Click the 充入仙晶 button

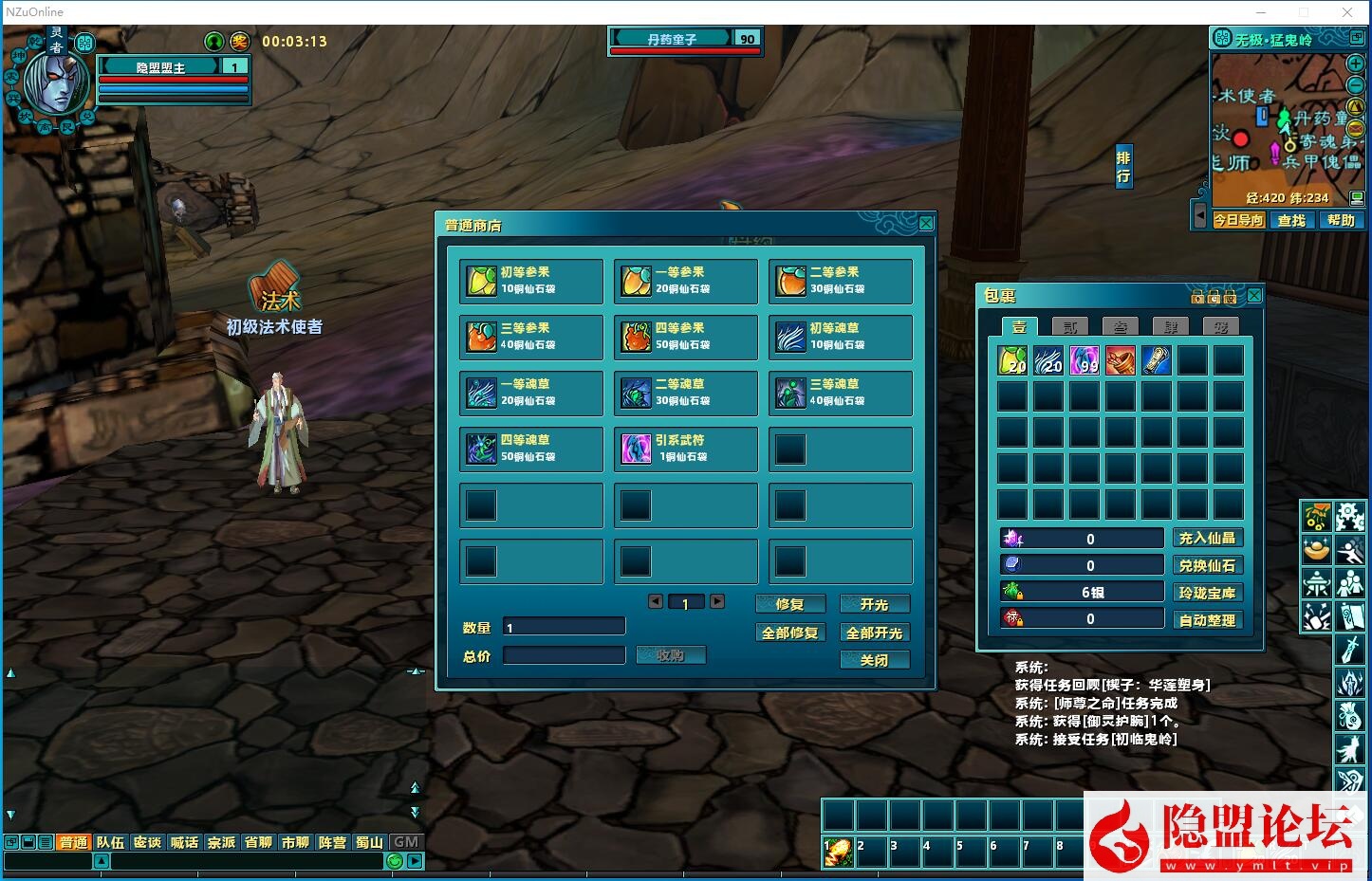[1207, 538]
